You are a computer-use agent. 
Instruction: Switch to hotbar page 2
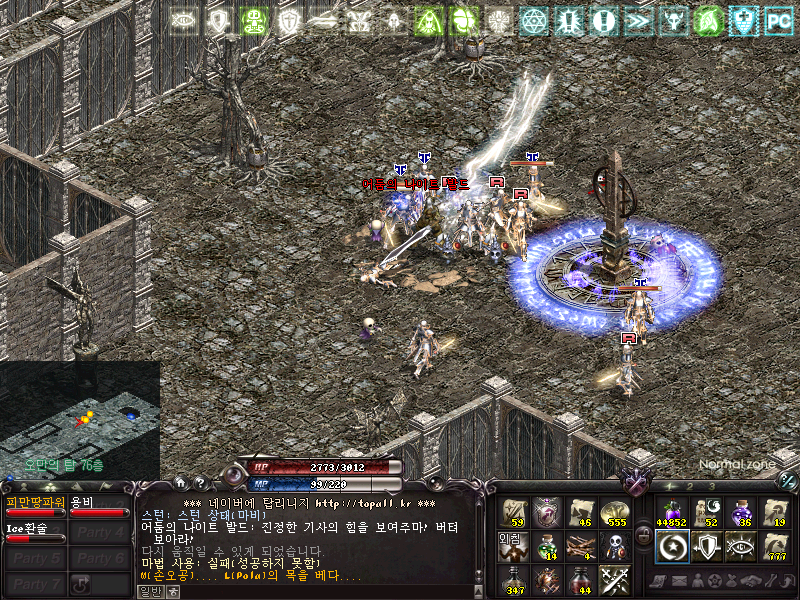(689, 487)
